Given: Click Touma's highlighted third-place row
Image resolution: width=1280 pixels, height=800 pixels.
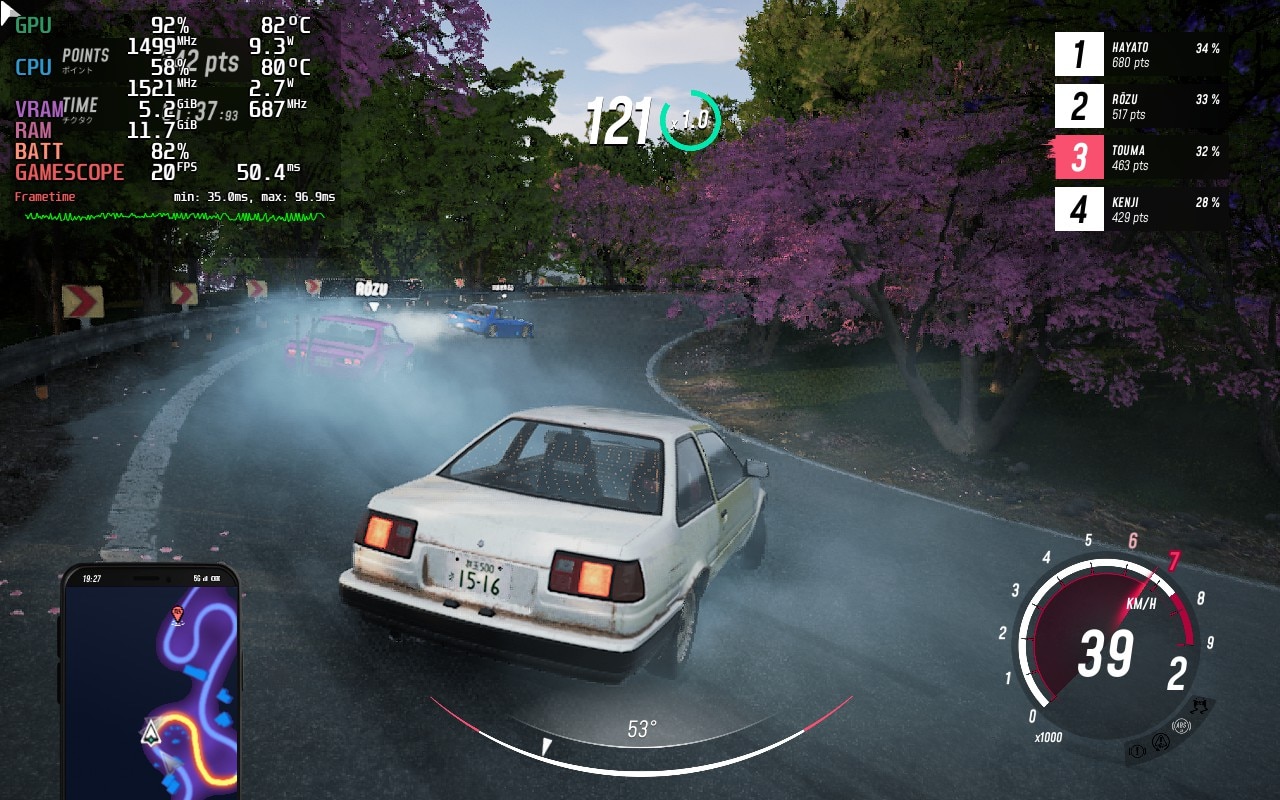Looking at the screenshot, I should pos(1140,158).
